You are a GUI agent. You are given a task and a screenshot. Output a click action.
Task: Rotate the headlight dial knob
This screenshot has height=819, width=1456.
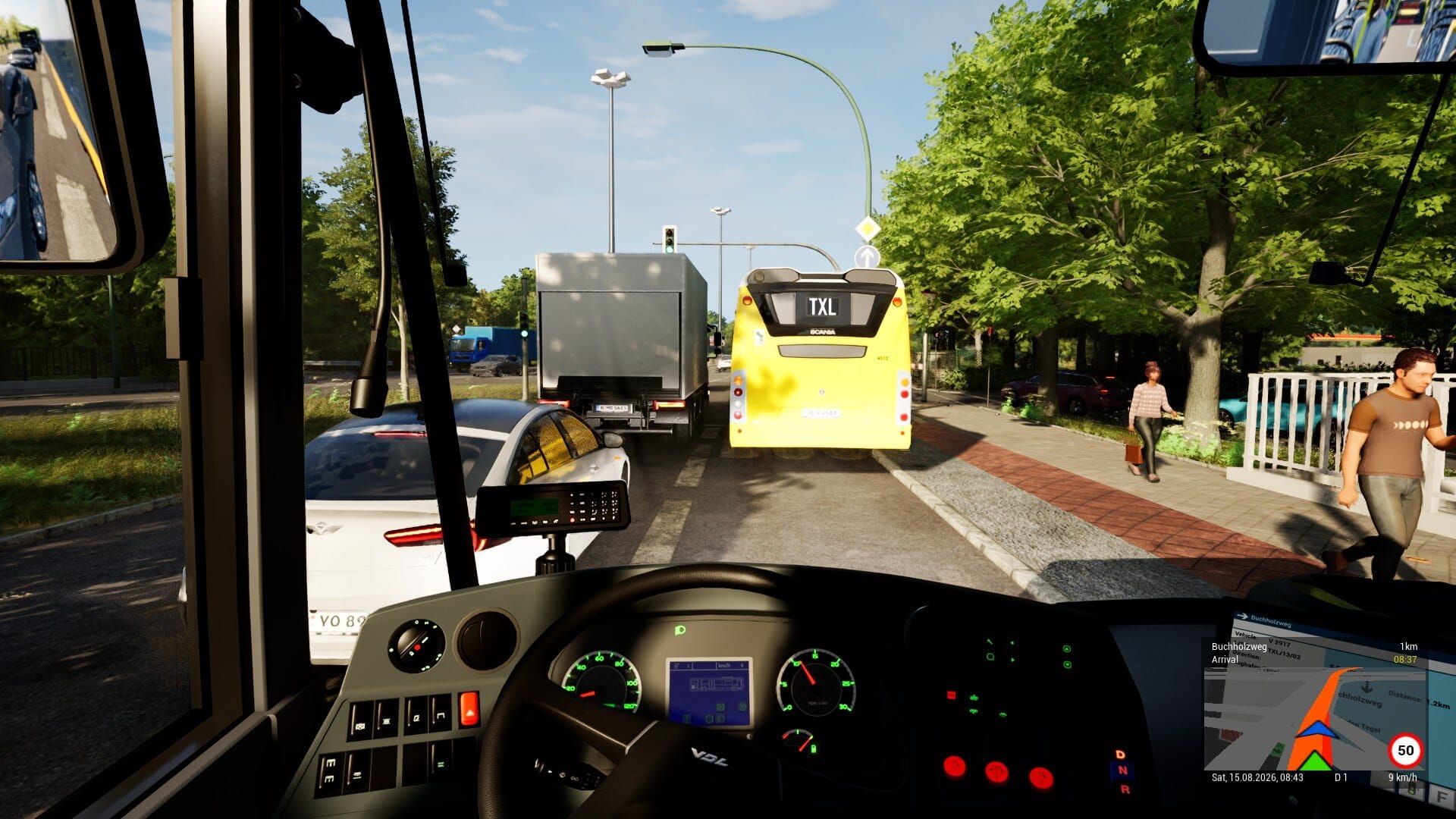(x=416, y=646)
